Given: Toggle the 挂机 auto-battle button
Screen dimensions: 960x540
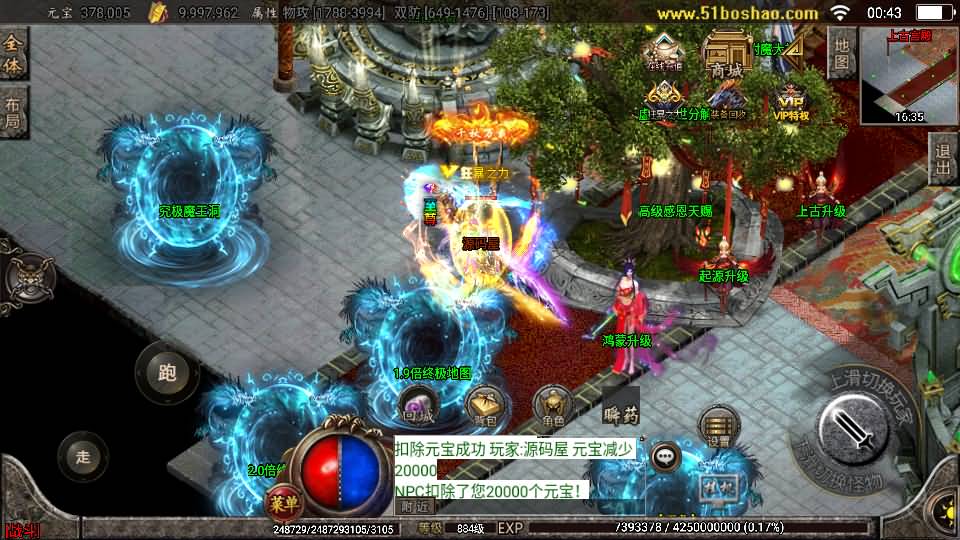Looking at the screenshot, I should 714,487.
